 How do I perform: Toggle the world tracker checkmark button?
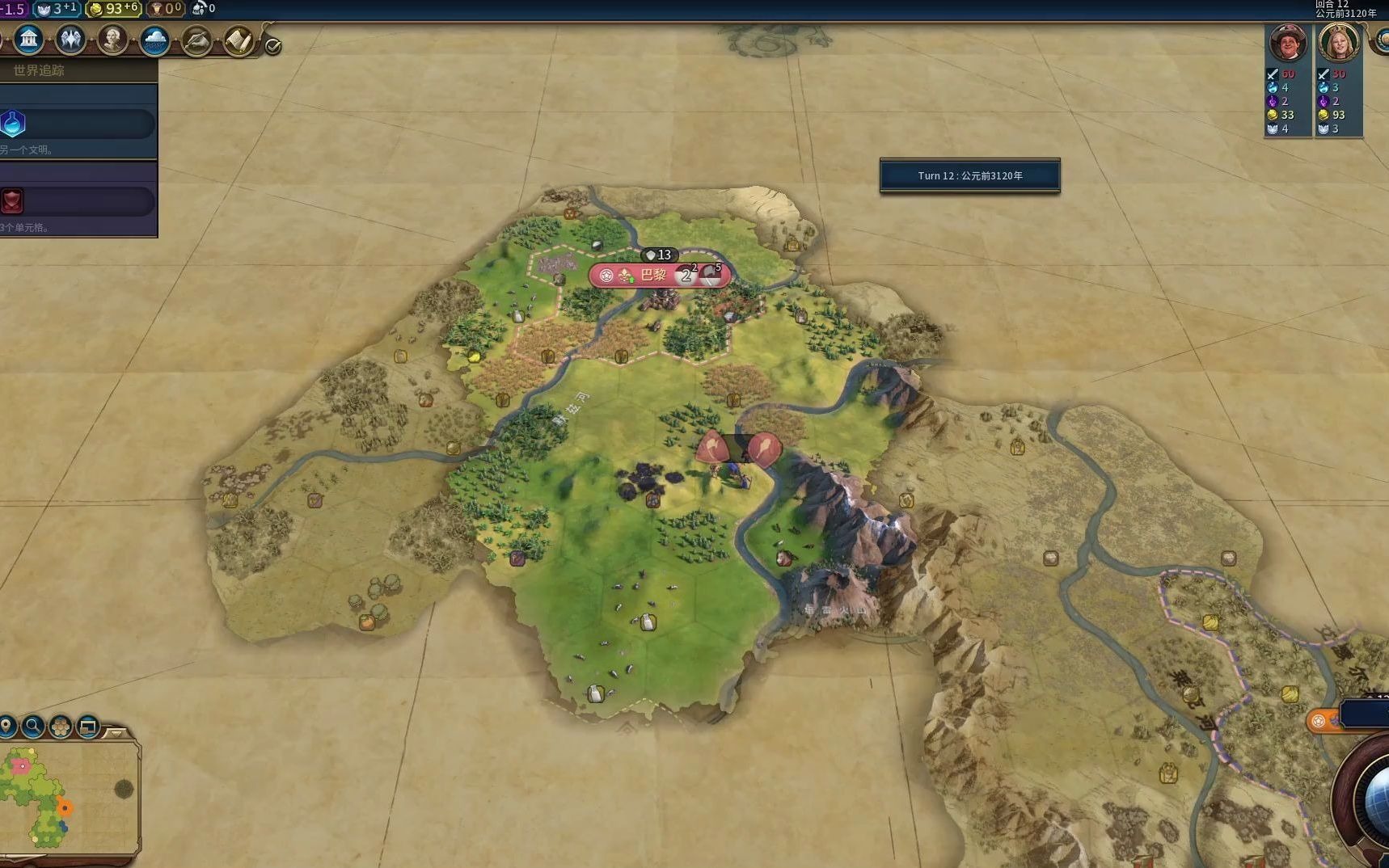(x=273, y=47)
